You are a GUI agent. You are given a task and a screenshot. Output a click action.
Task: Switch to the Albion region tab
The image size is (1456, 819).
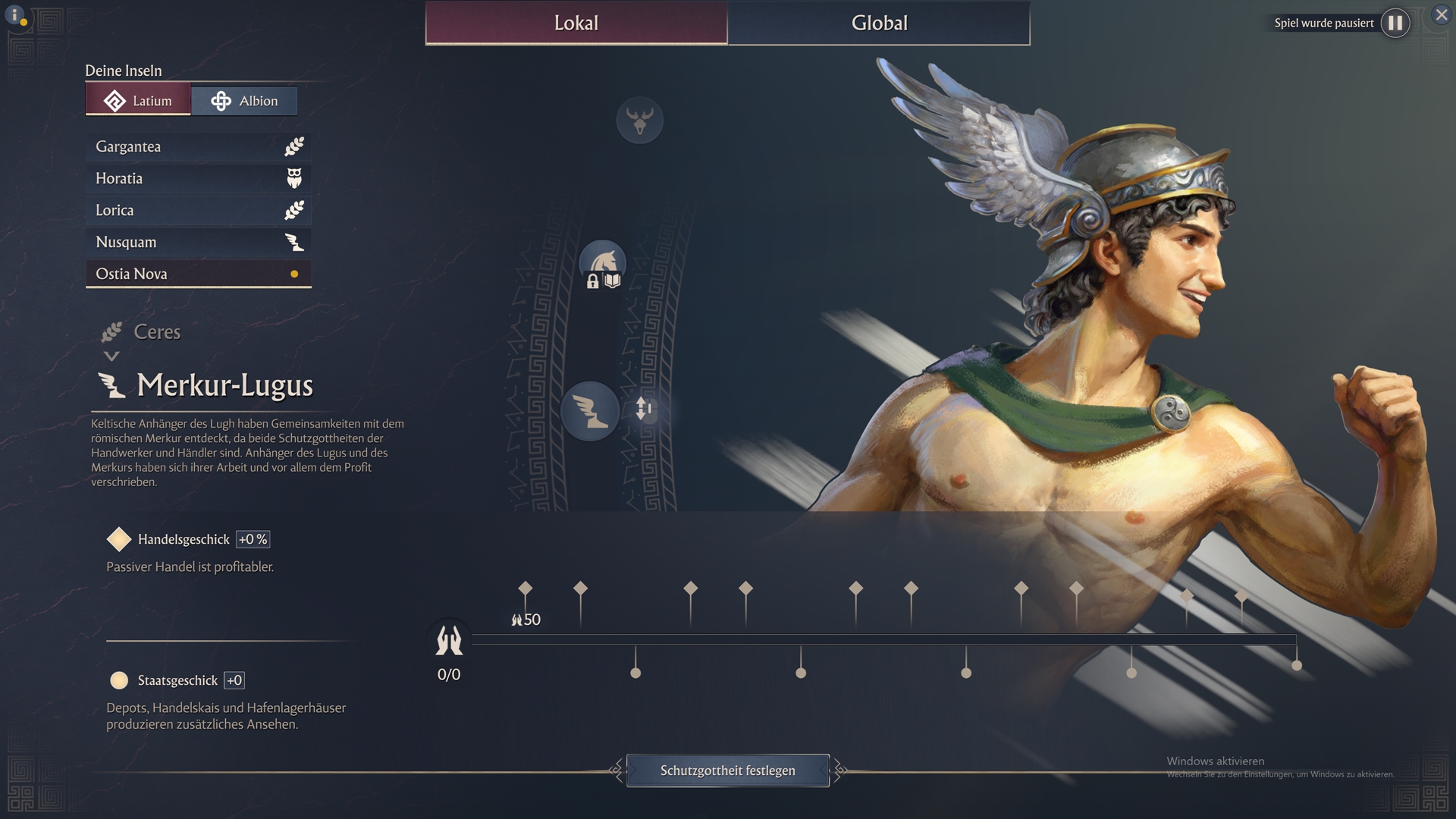243,101
